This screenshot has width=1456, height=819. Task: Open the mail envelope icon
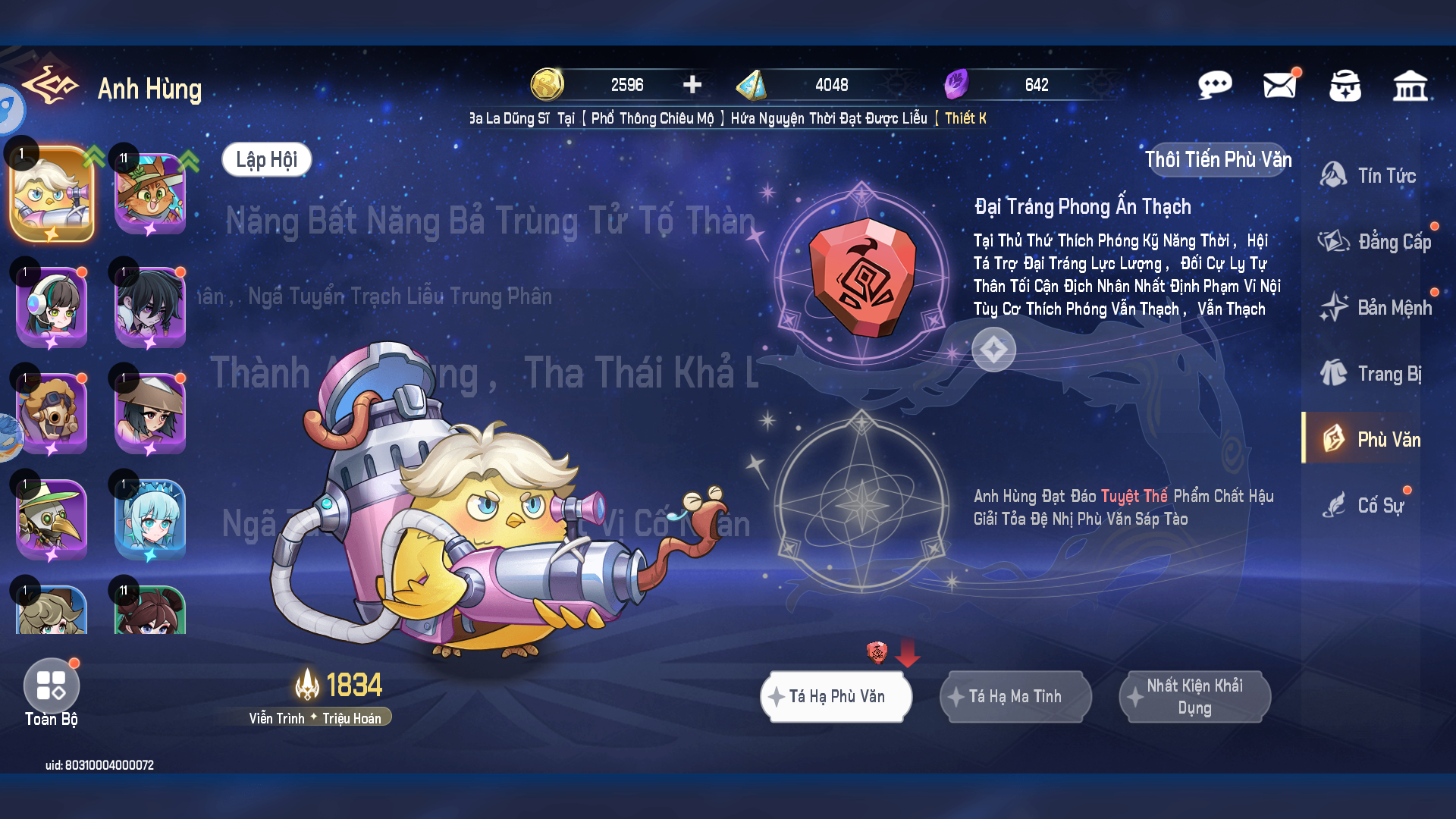[1280, 86]
